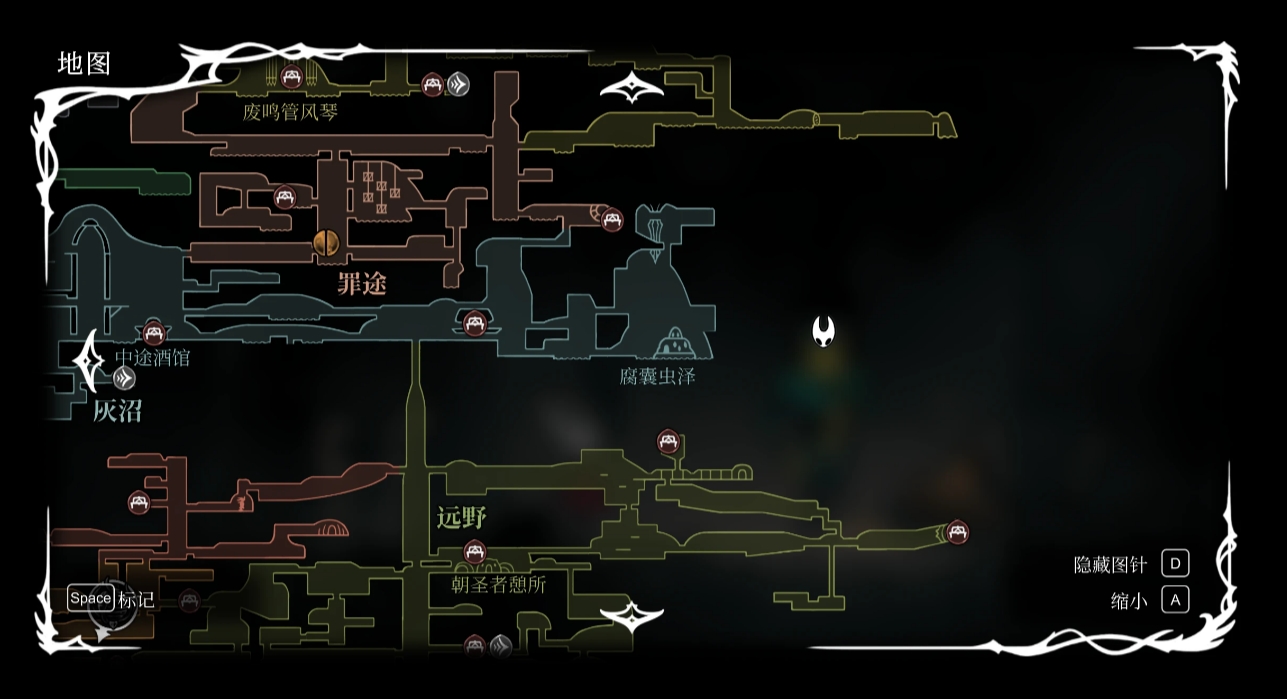1287x699 pixels.
Task: Select the golden round pin above 罪途
Action: (325, 243)
